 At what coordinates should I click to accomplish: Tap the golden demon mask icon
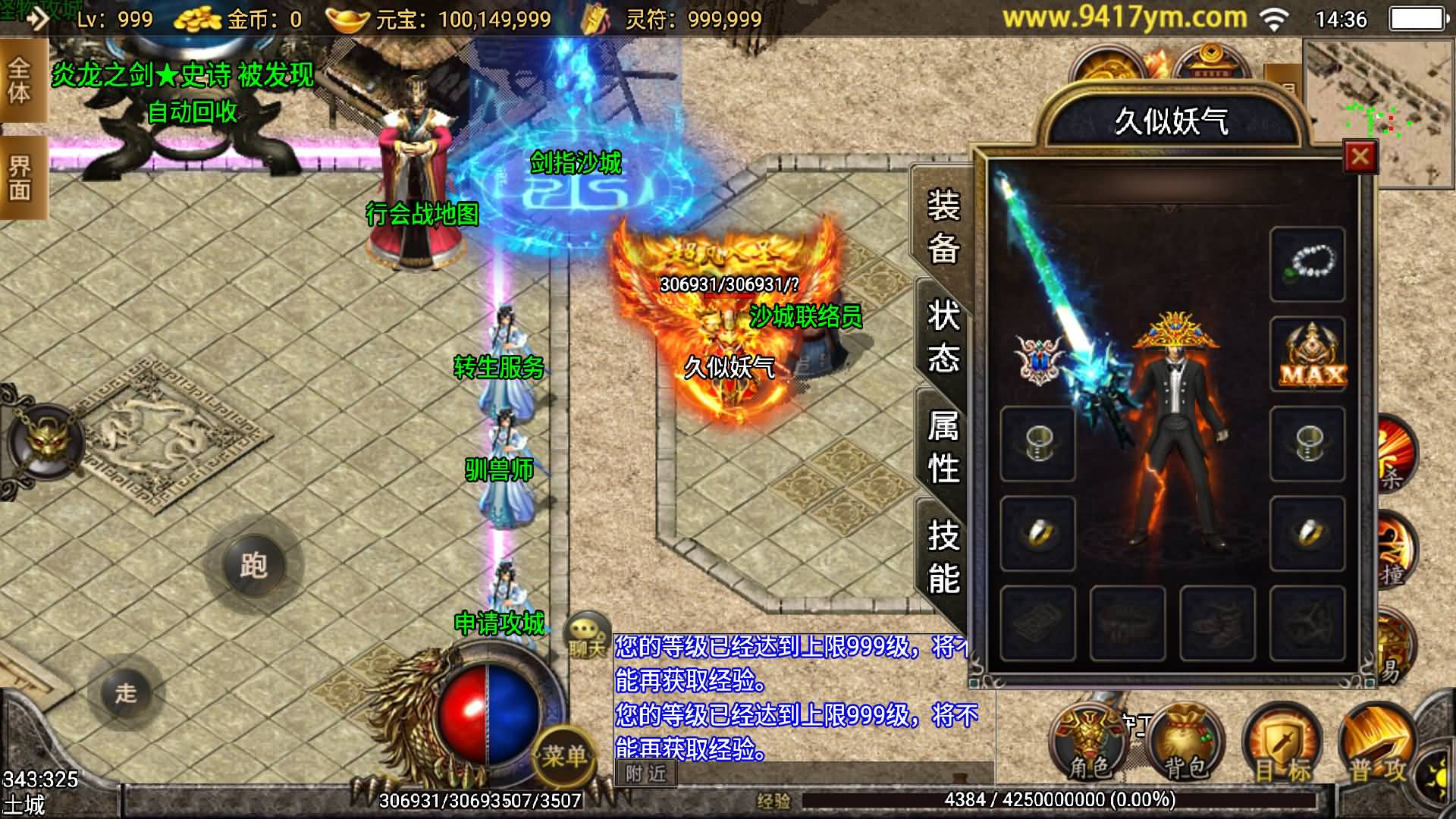click(x=47, y=441)
